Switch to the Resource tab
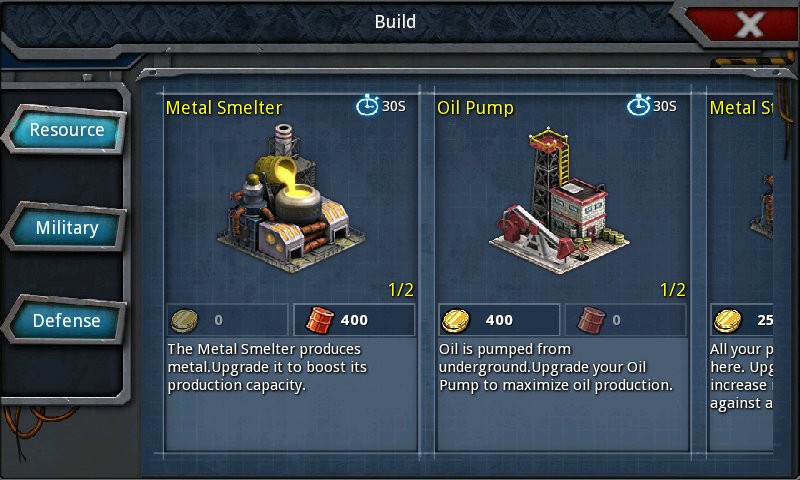The height and width of the screenshot is (480, 800). point(66,130)
